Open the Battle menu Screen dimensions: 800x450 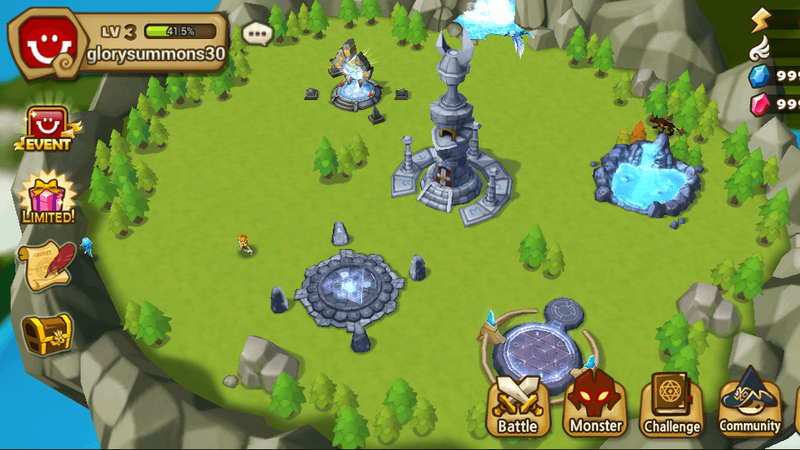518,406
